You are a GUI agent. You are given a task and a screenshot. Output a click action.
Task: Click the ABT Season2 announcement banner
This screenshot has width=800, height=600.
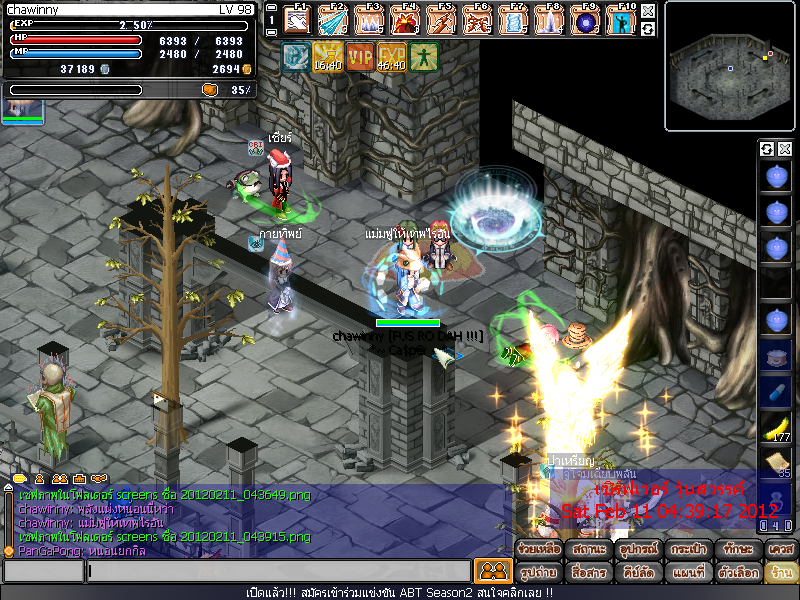click(x=400, y=593)
